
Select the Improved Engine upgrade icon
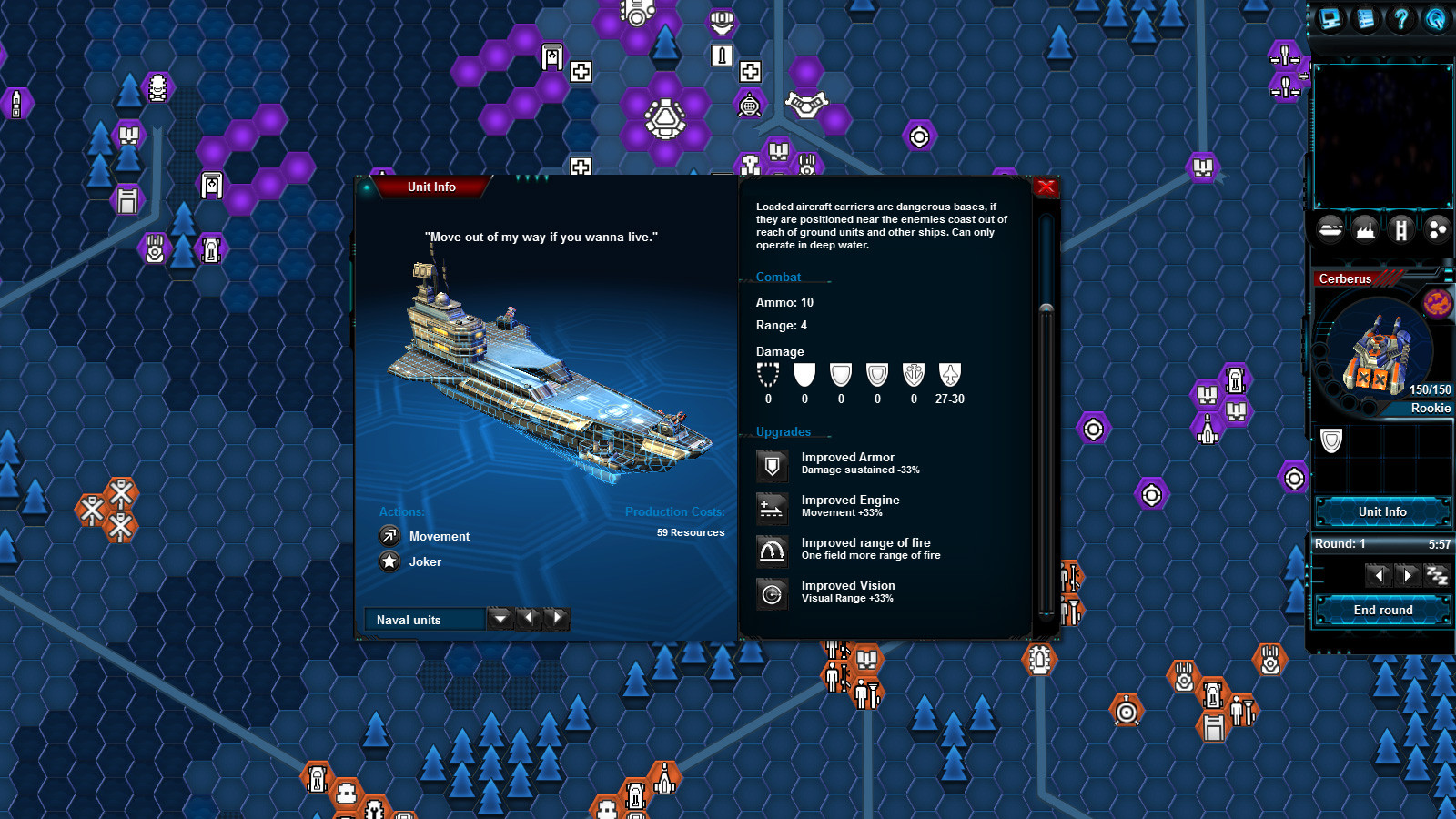click(773, 508)
